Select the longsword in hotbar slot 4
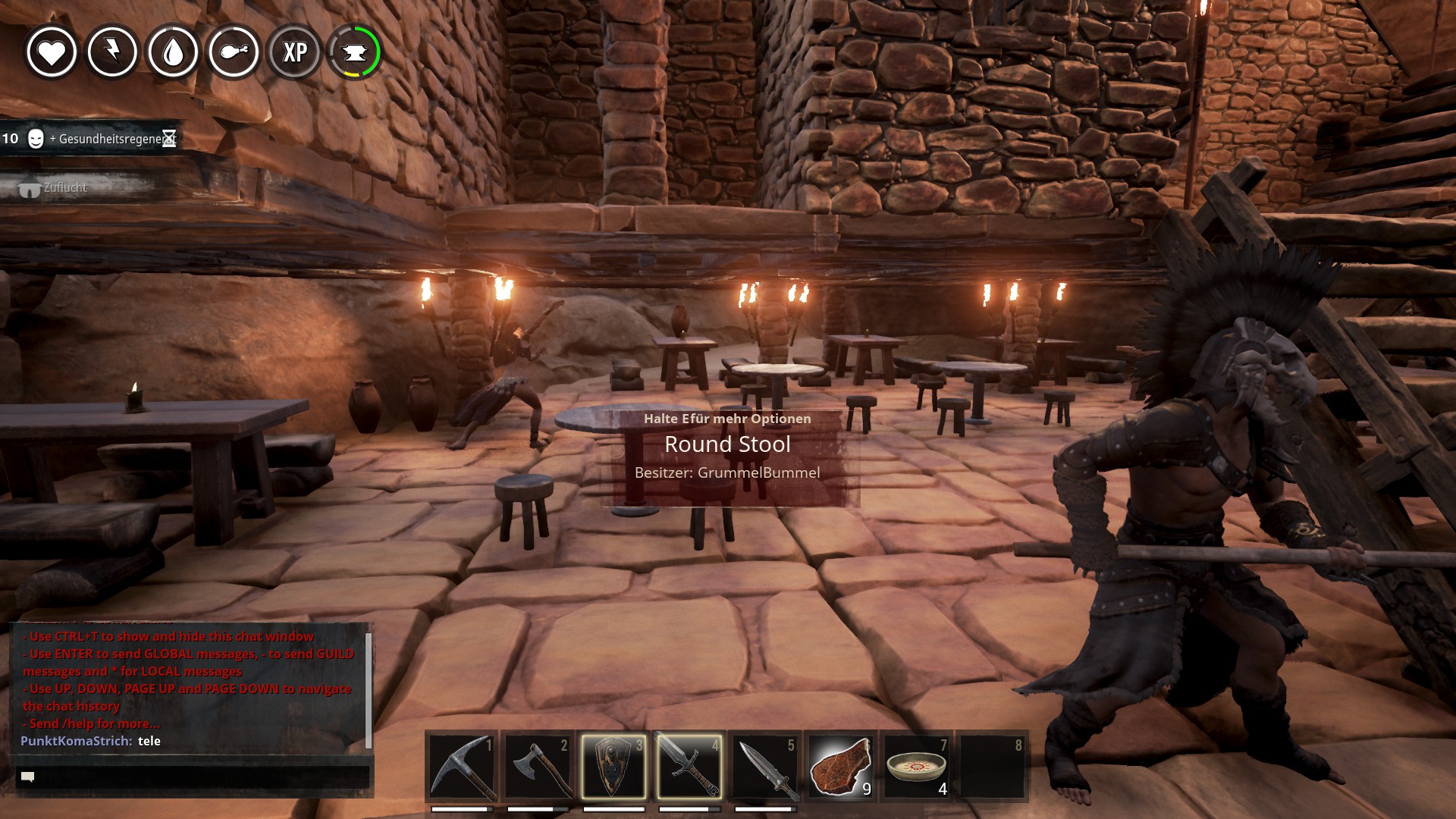Viewport: 1456px width, 819px height. (689, 767)
